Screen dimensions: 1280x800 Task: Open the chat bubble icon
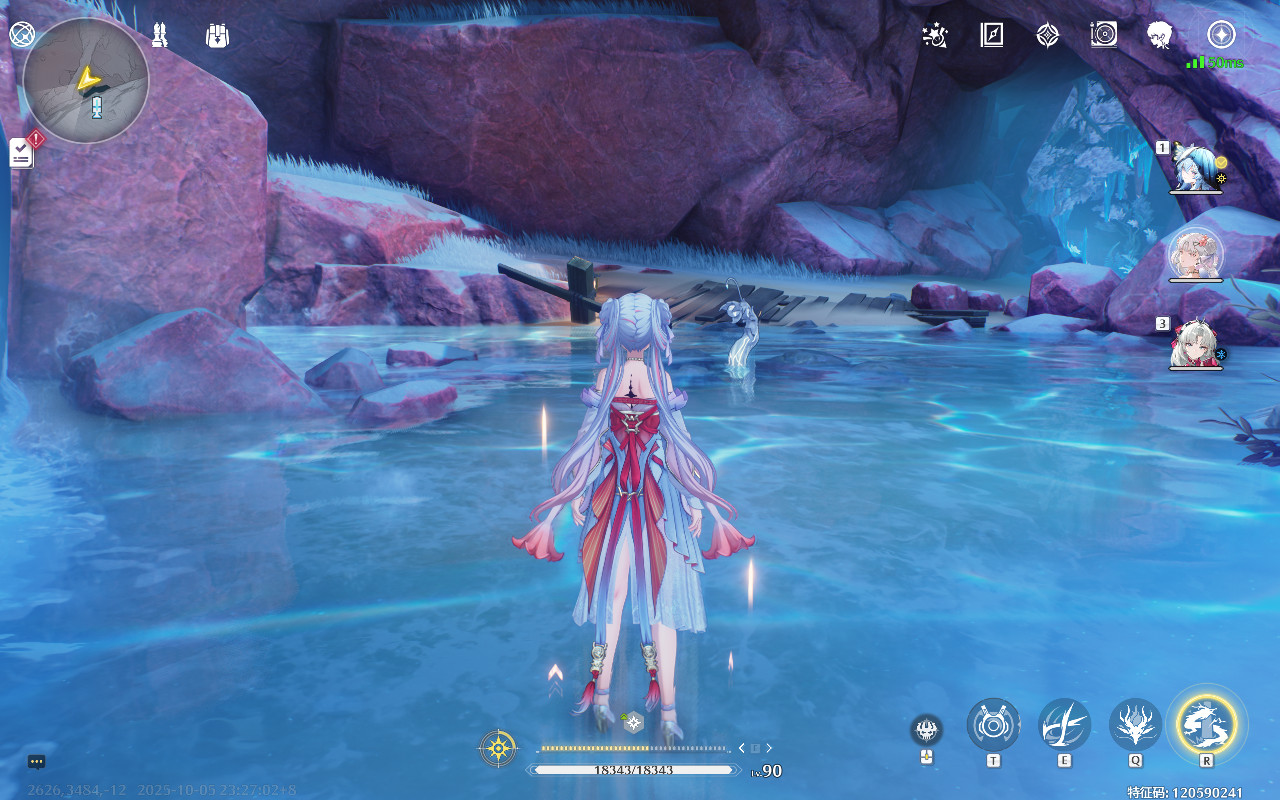(x=37, y=762)
